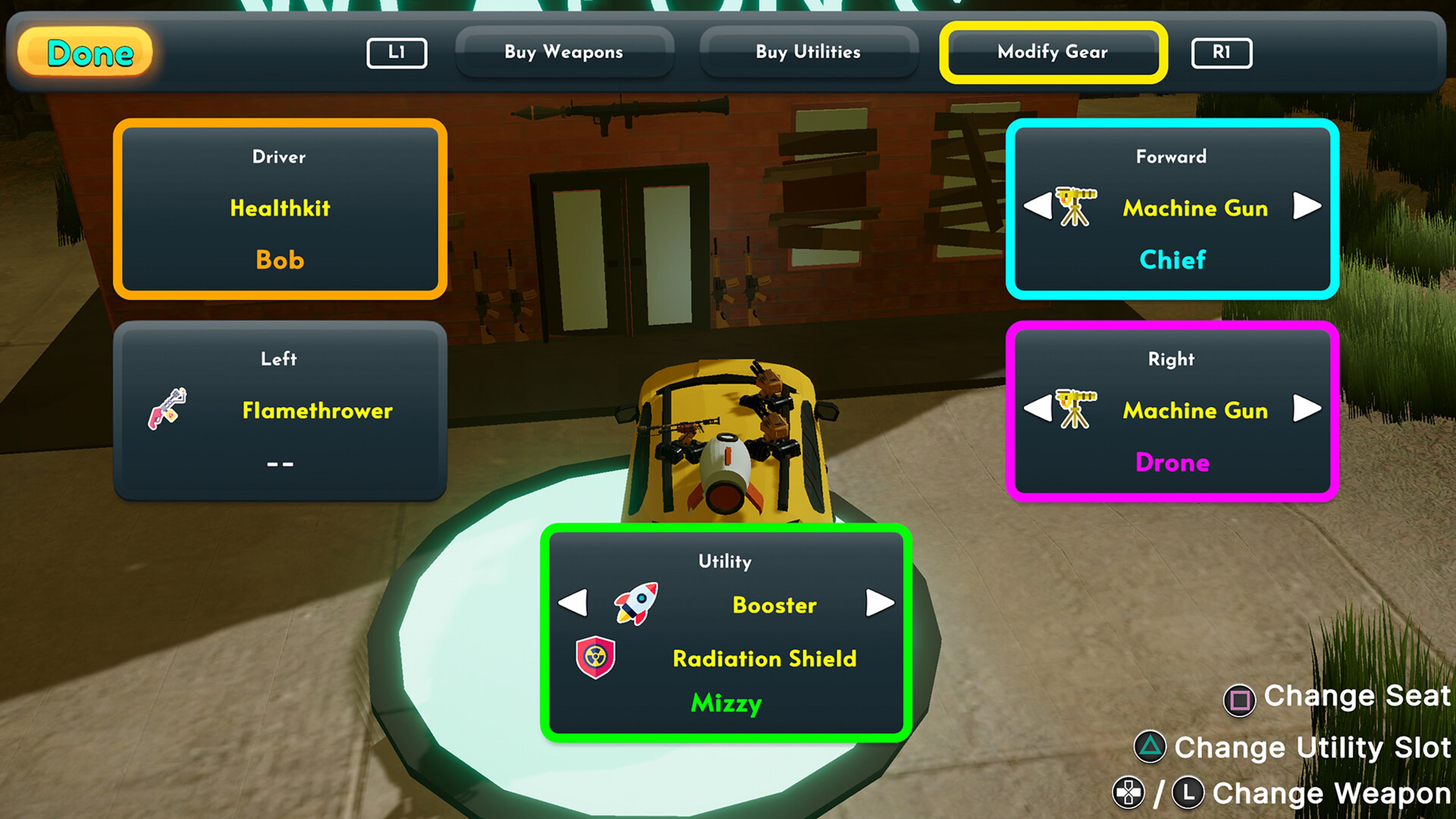
Task: Switch to the Buy Weapons tab
Action: [564, 52]
